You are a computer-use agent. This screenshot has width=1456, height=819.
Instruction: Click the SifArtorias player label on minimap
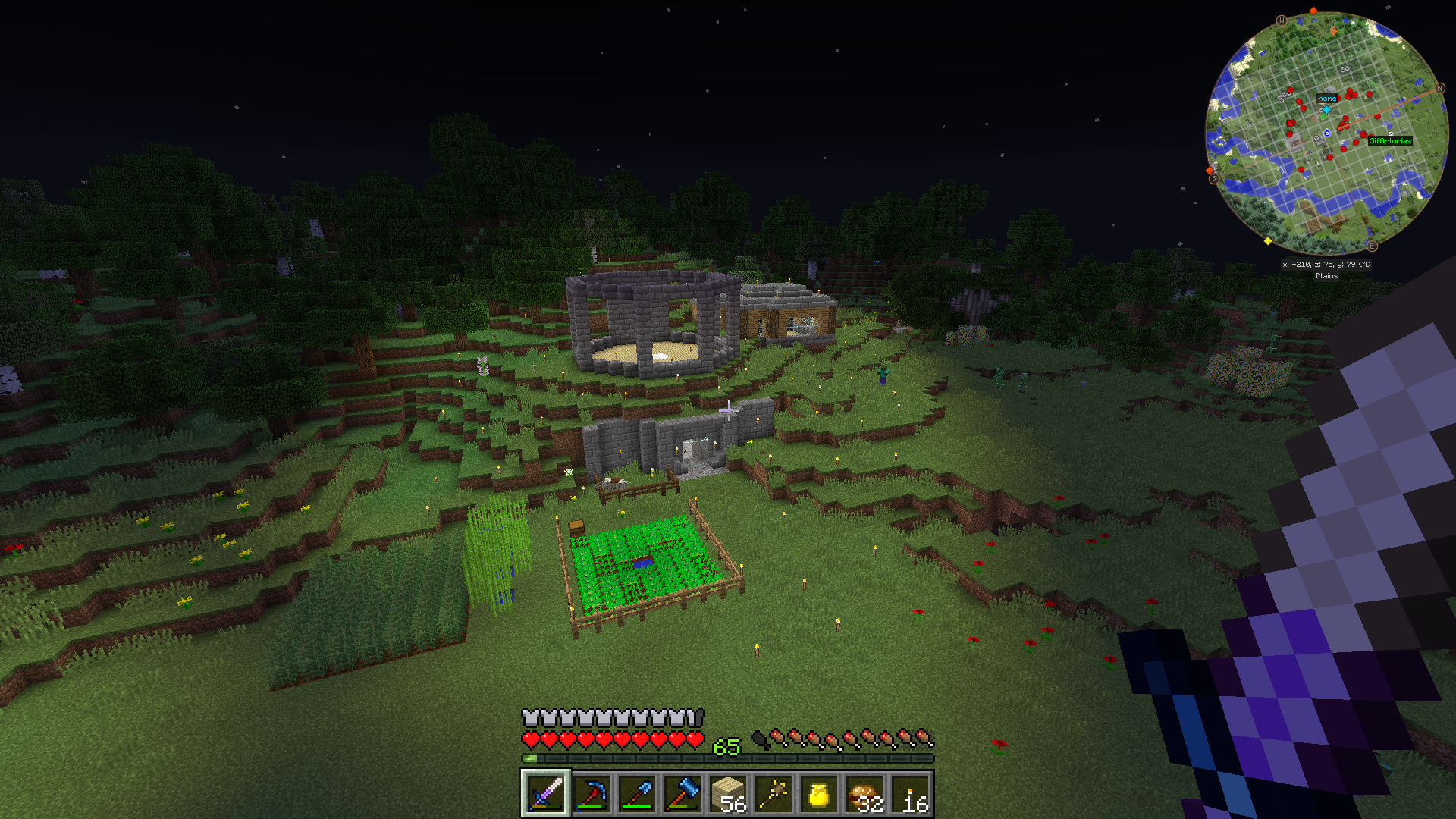(1390, 140)
